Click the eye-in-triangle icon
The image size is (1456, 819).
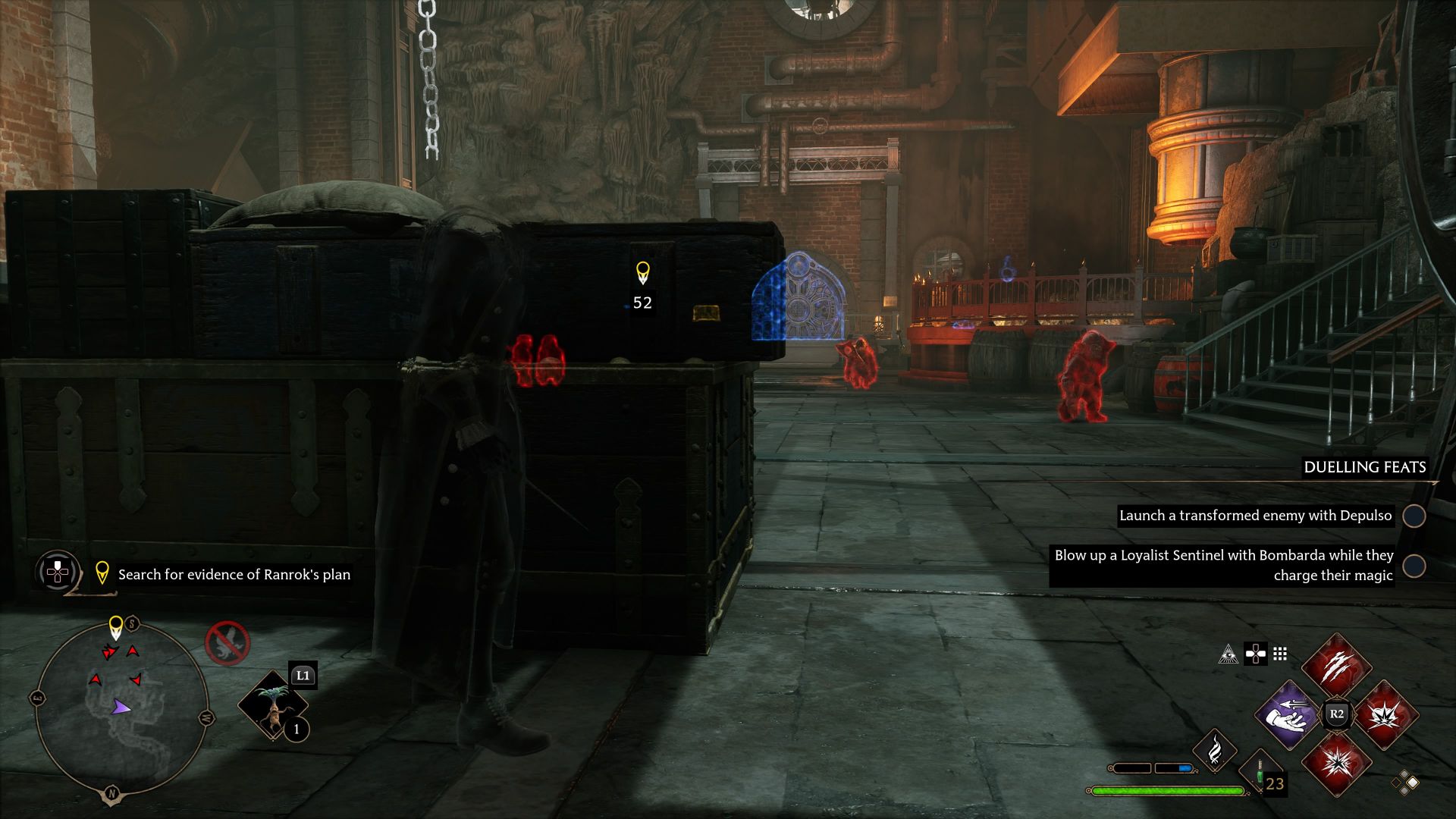[1228, 654]
